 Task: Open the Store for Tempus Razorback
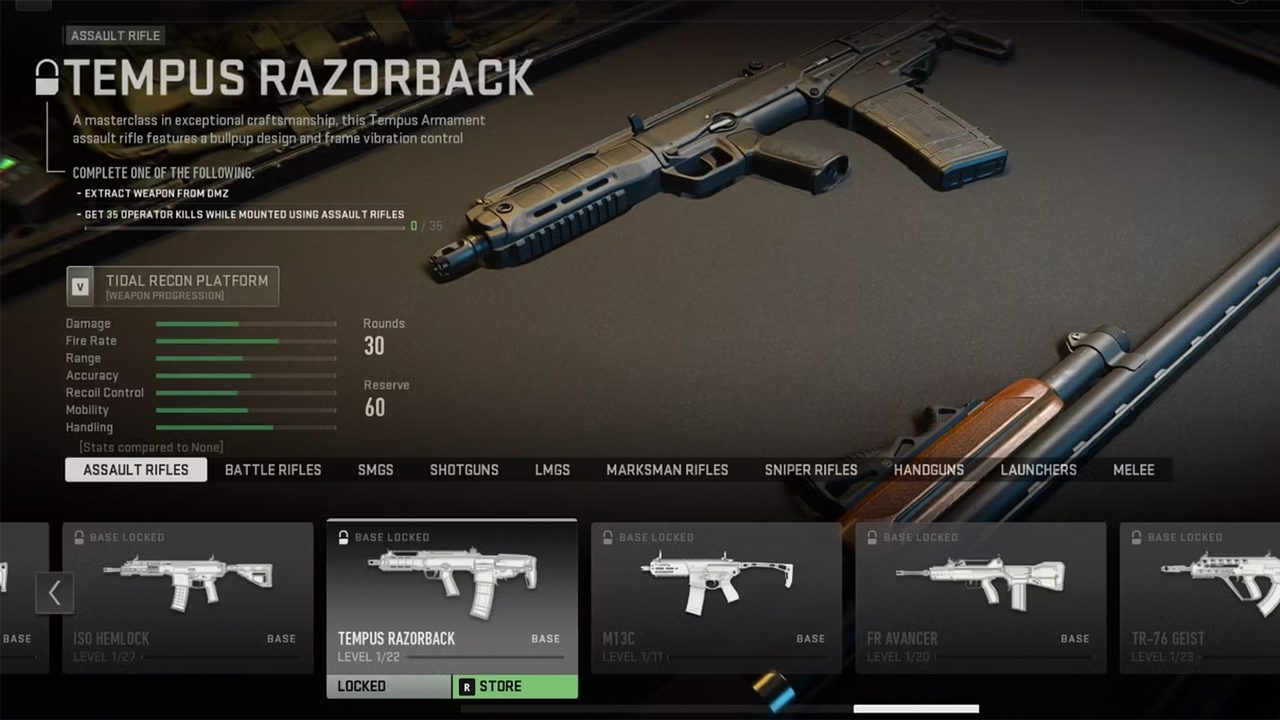coord(515,687)
